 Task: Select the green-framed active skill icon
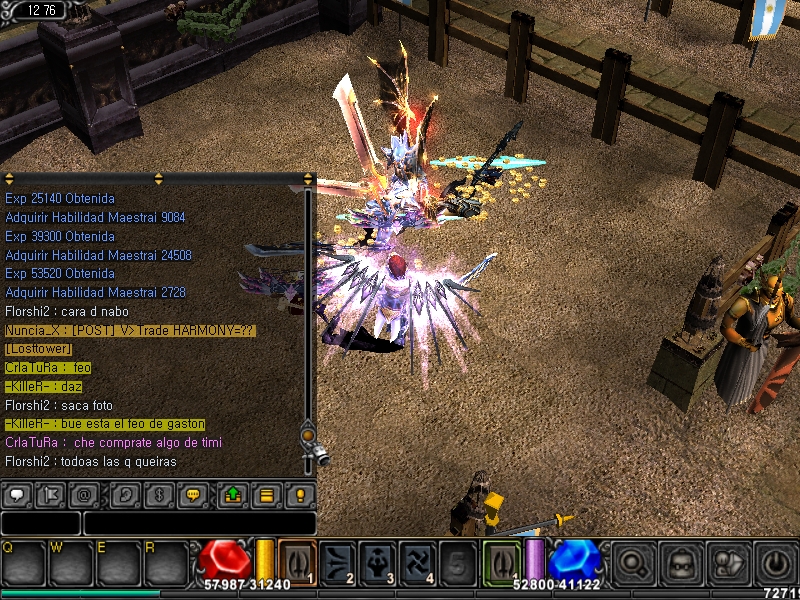(501, 561)
